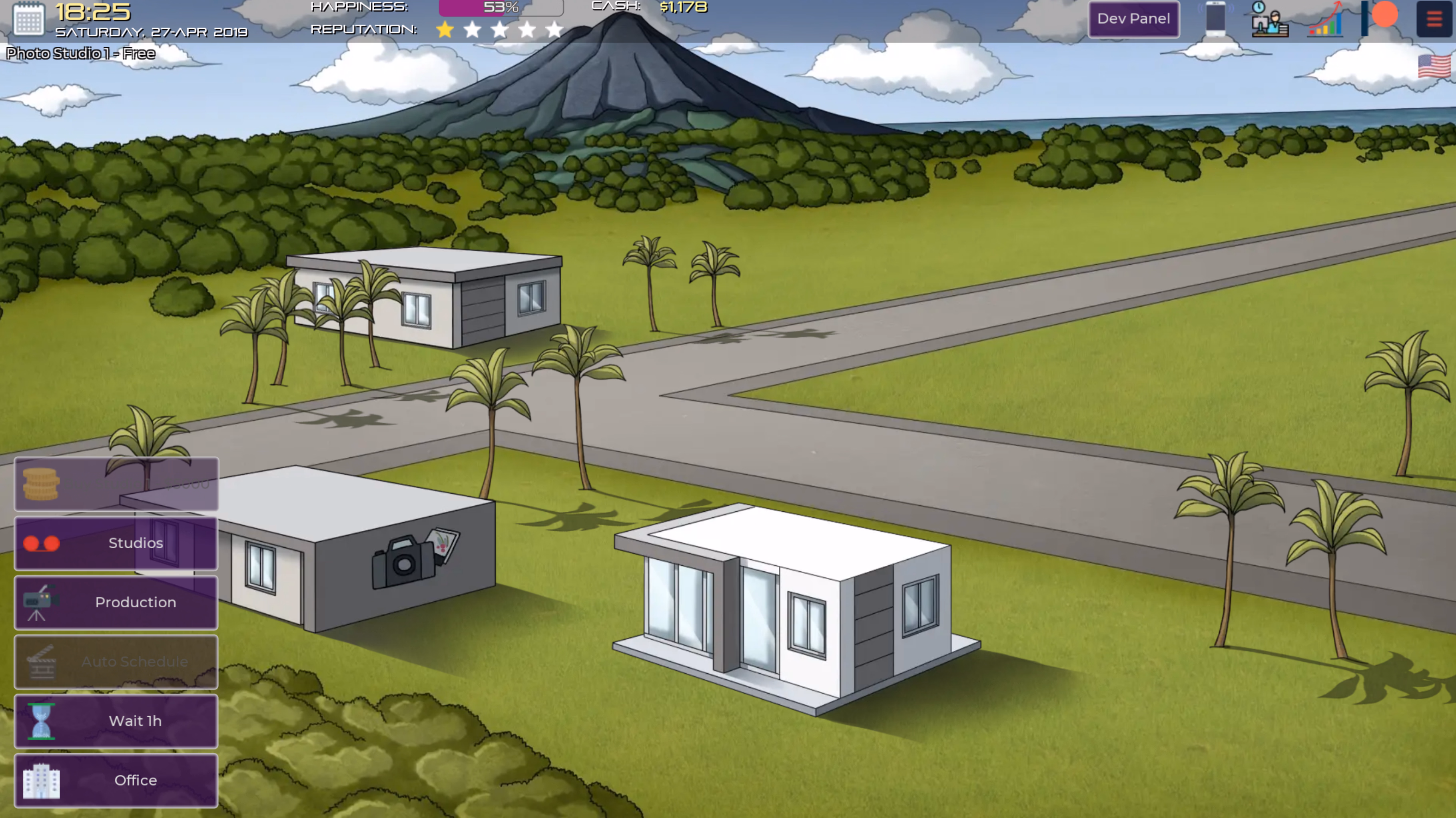Open the Dev Panel
1456x818 pixels.
click(x=1133, y=19)
